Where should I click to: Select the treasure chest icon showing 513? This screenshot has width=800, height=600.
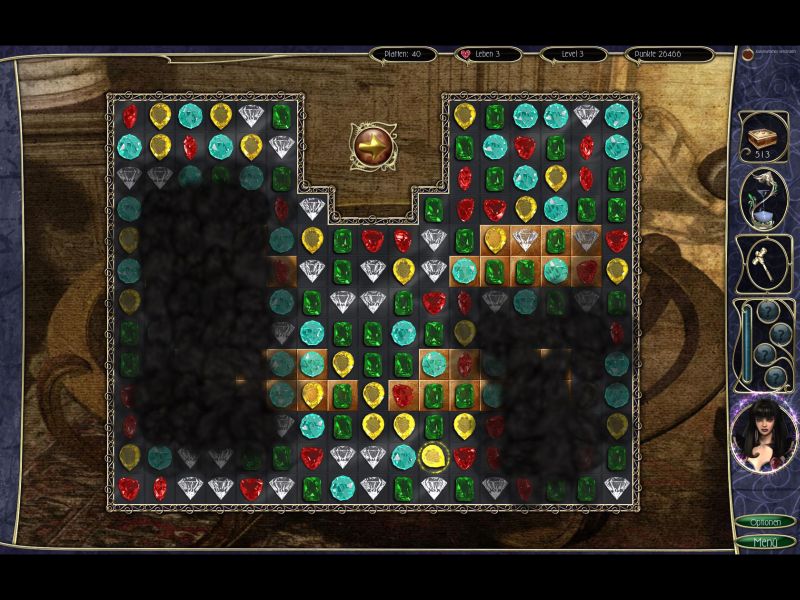[763, 137]
